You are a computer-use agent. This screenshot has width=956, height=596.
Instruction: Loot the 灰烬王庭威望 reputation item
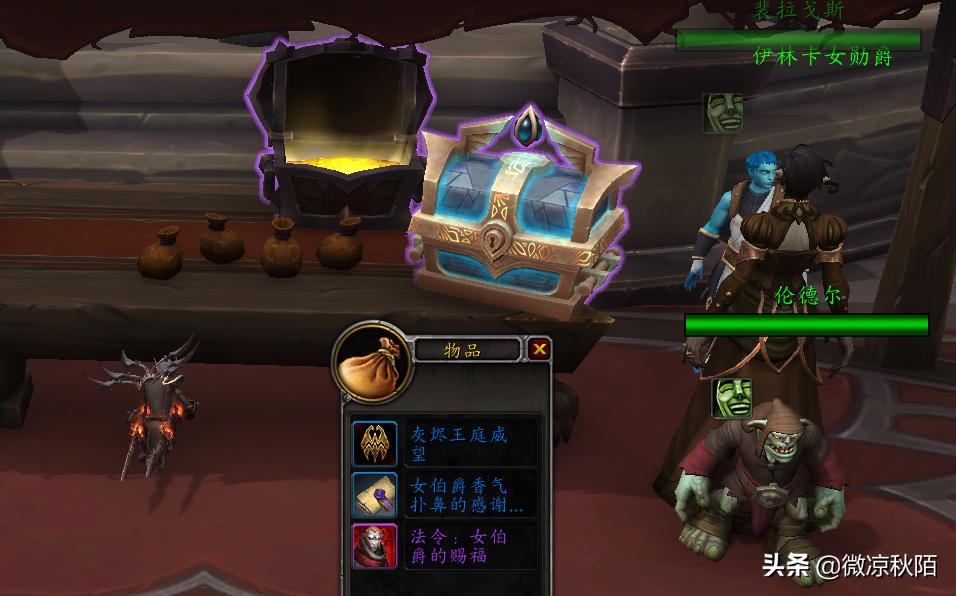375,443
